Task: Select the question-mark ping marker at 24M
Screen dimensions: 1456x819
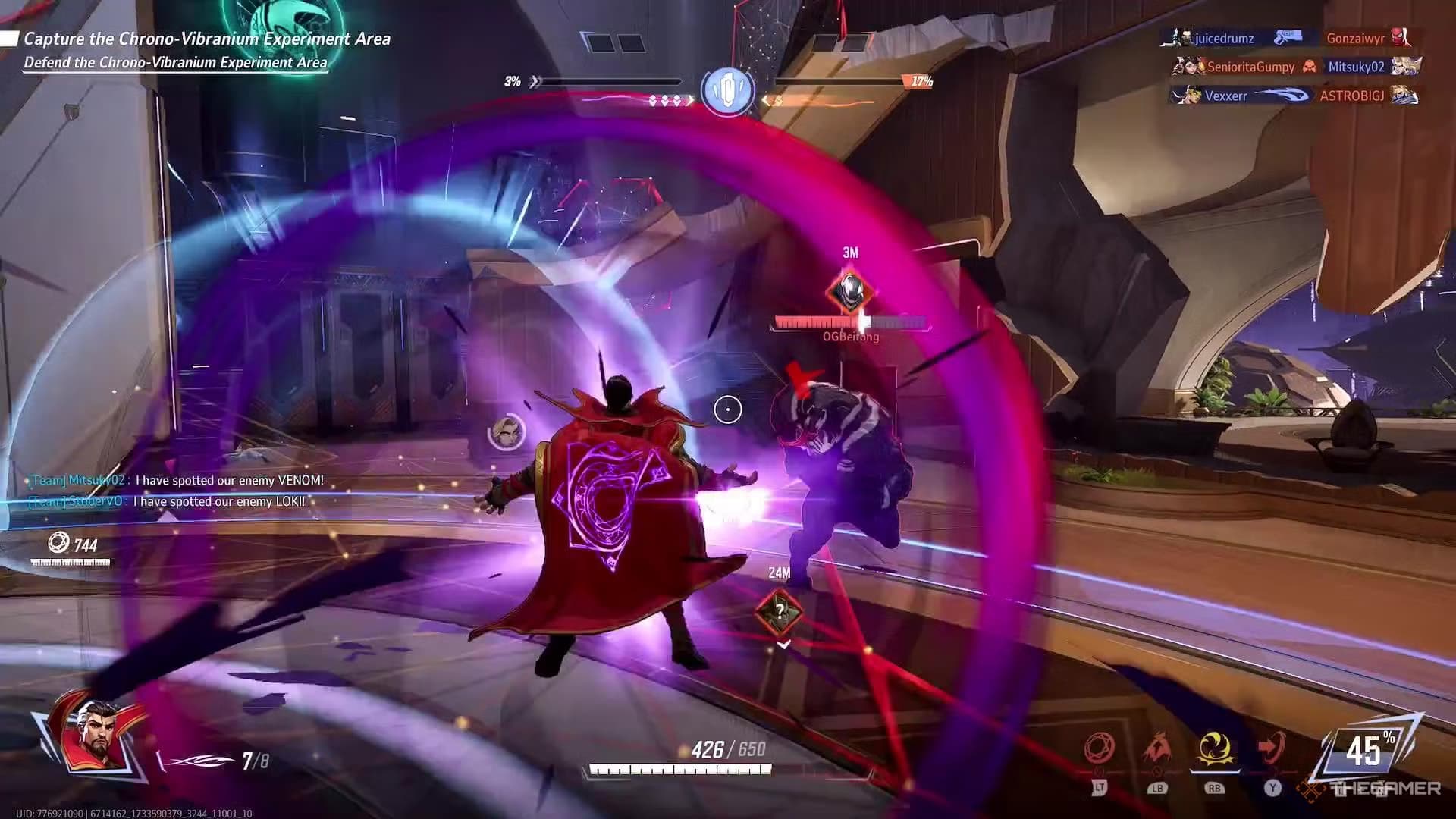Action: (779, 610)
